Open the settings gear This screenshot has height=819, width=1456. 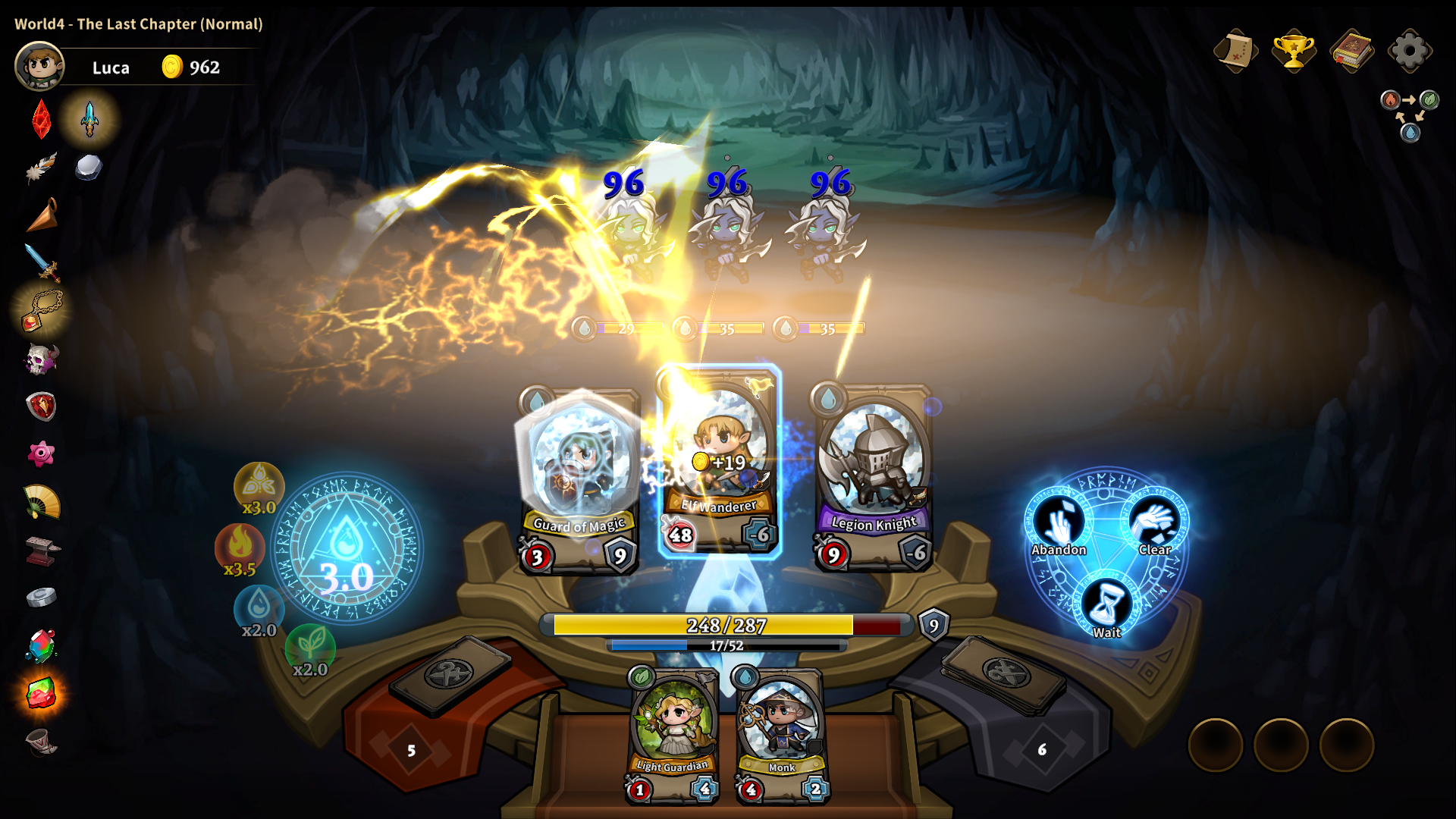click(x=1409, y=51)
